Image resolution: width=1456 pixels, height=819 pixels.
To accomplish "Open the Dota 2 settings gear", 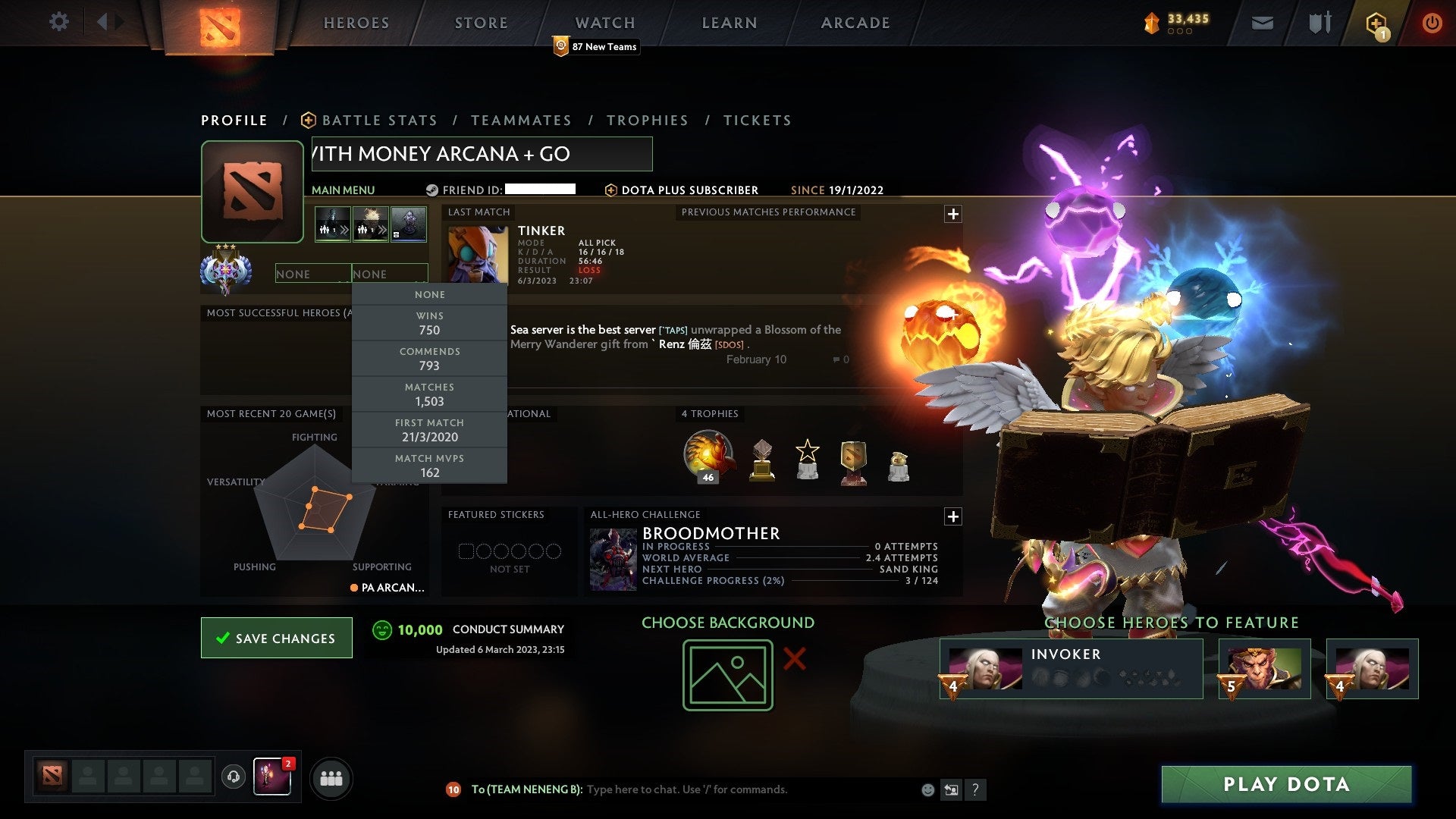I will [58, 22].
